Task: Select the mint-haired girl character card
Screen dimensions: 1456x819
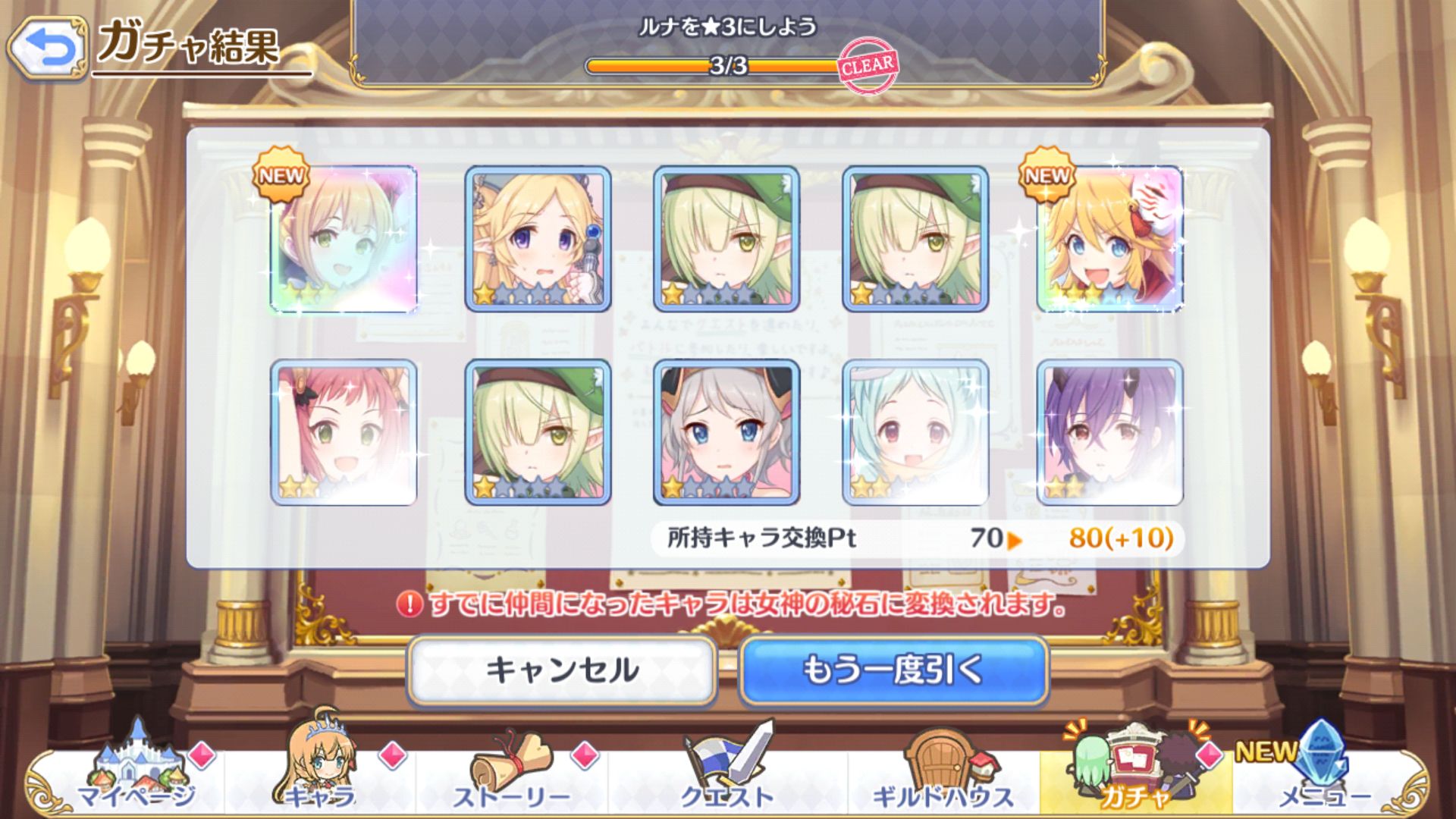Action: pyautogui.click(x=915, y=432)
